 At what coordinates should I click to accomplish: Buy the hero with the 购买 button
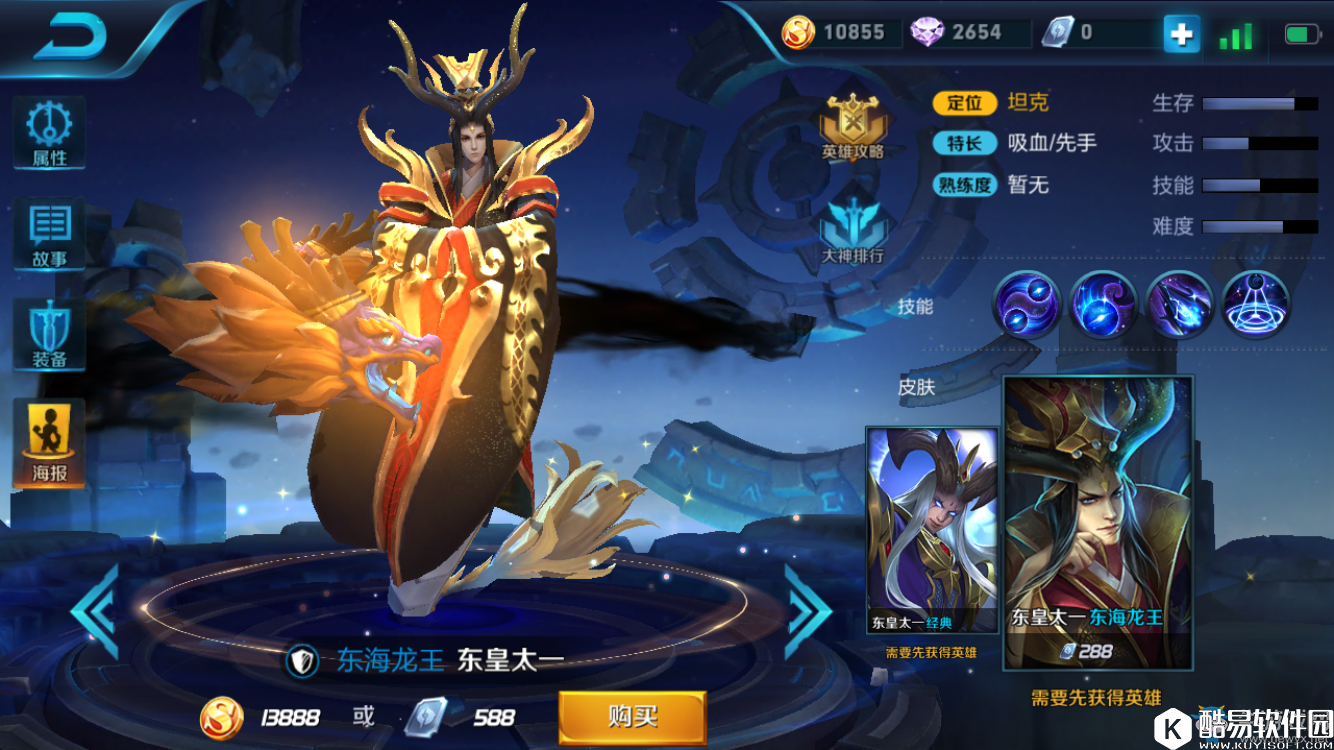pyautogui.click(x=632, y=716)
